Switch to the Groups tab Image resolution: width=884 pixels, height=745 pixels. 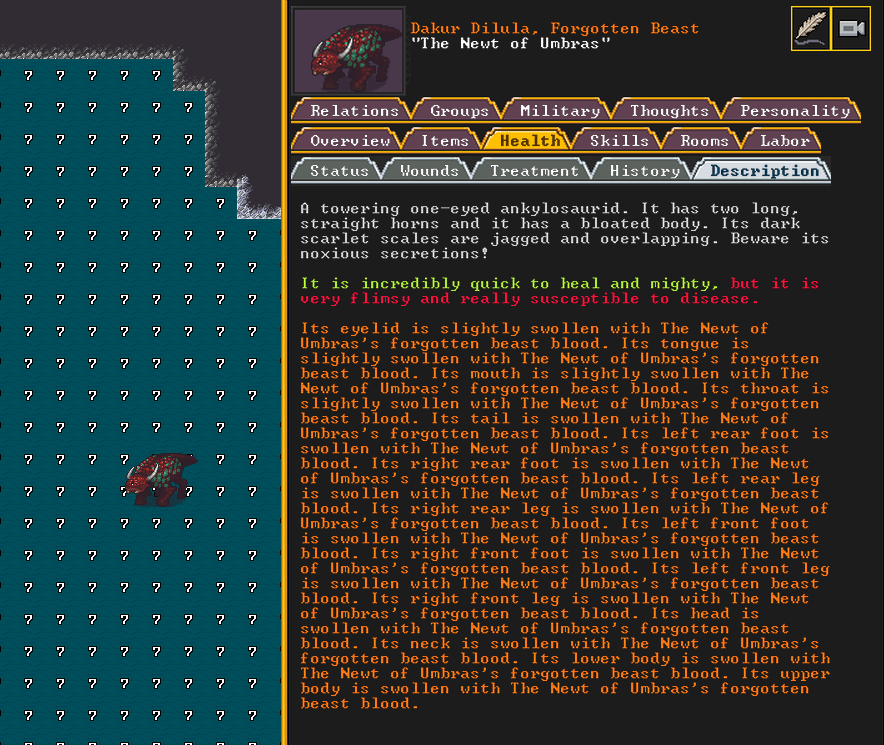tap(459, 111)
